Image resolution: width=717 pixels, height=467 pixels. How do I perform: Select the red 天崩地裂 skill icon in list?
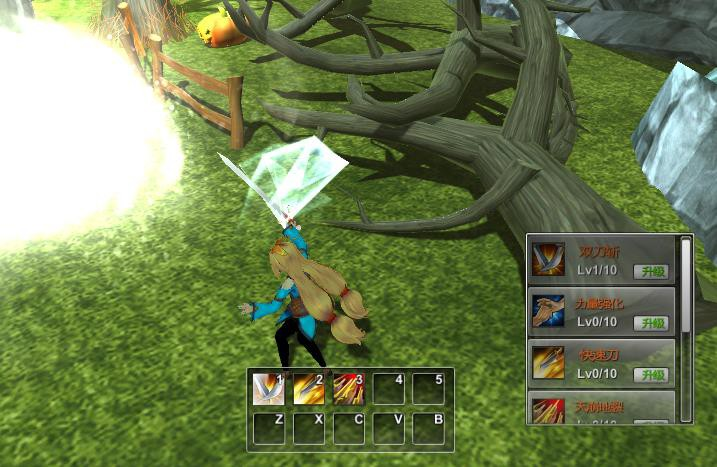548,410
